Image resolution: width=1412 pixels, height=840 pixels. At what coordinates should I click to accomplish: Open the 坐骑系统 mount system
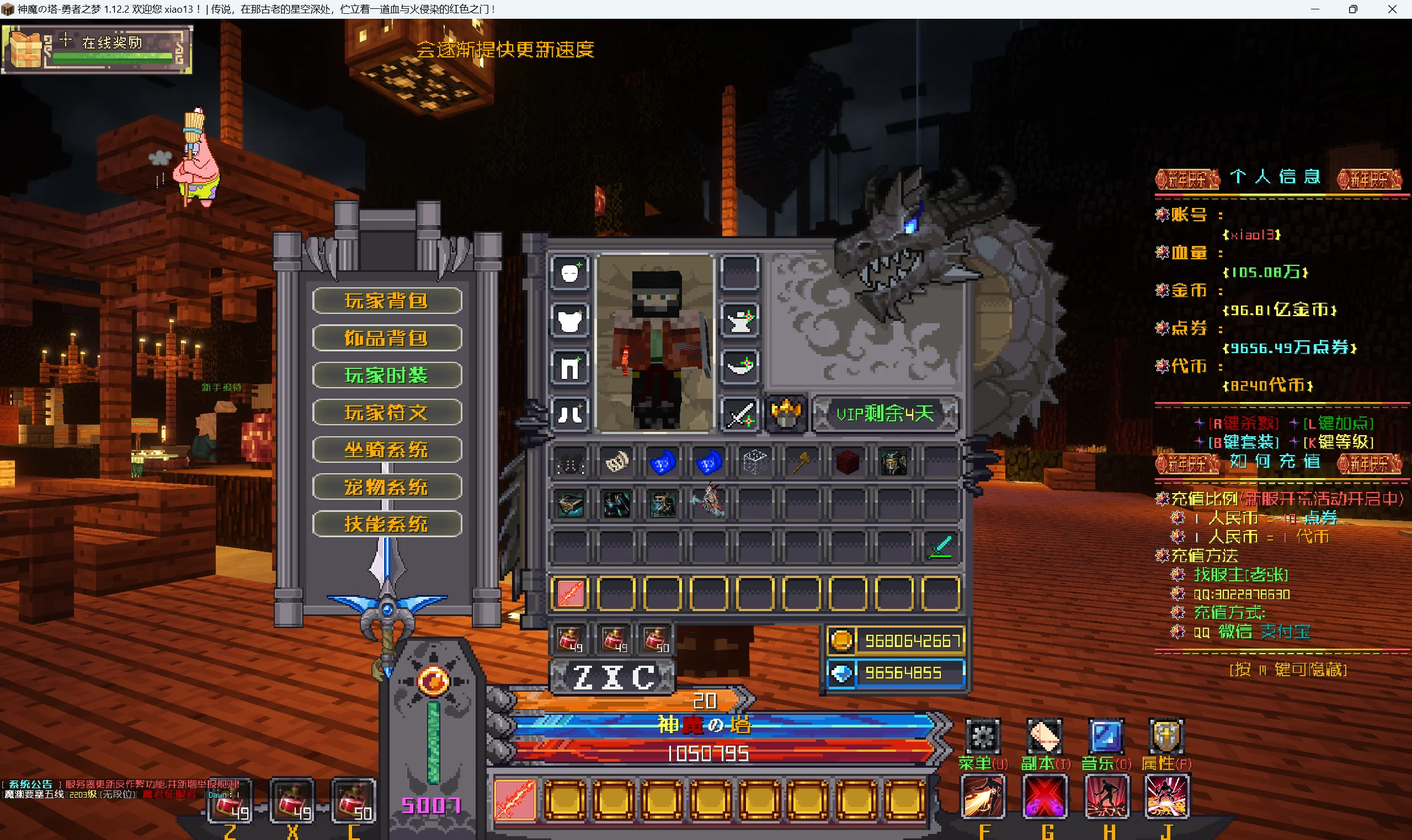pos(387,450)
